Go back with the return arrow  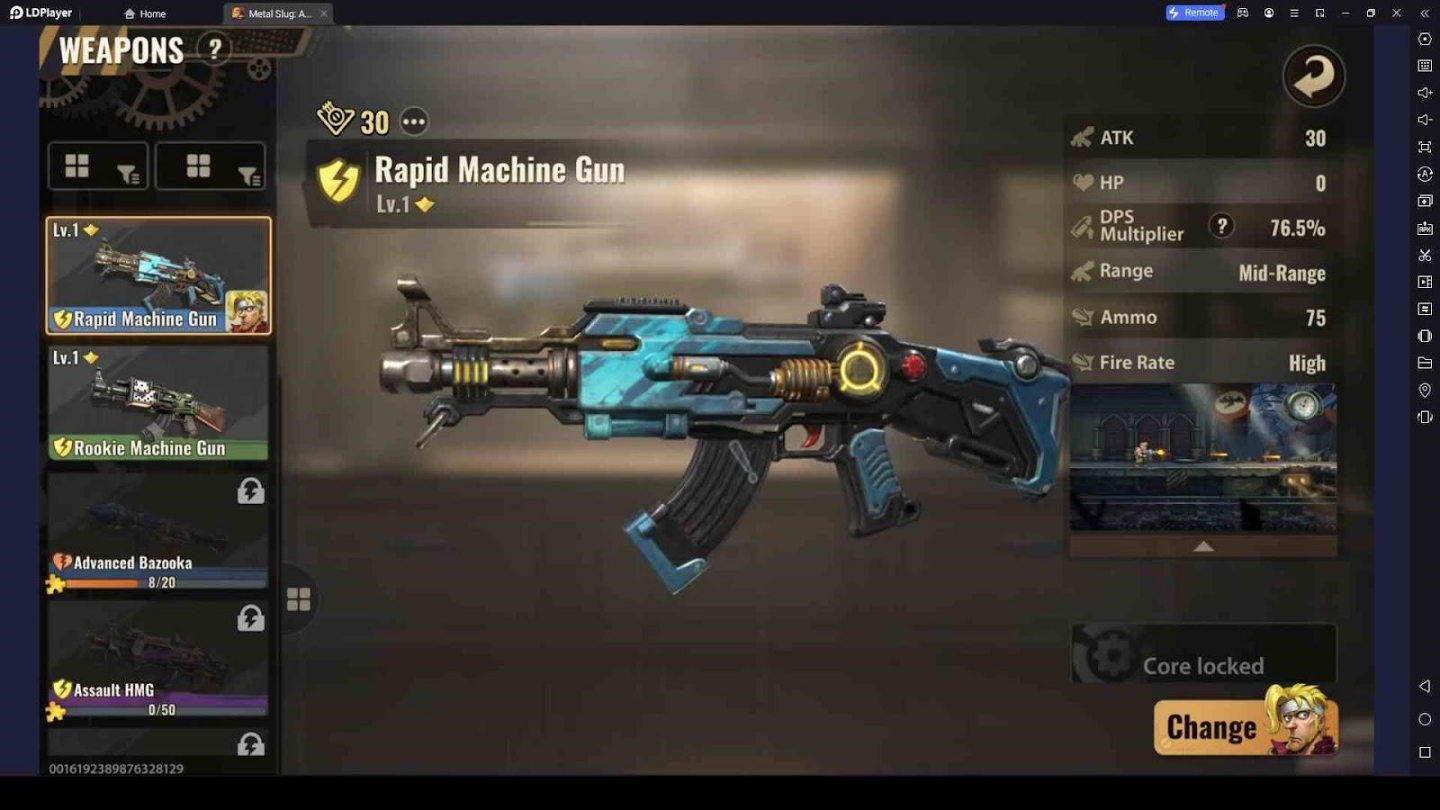(1313, 76)
